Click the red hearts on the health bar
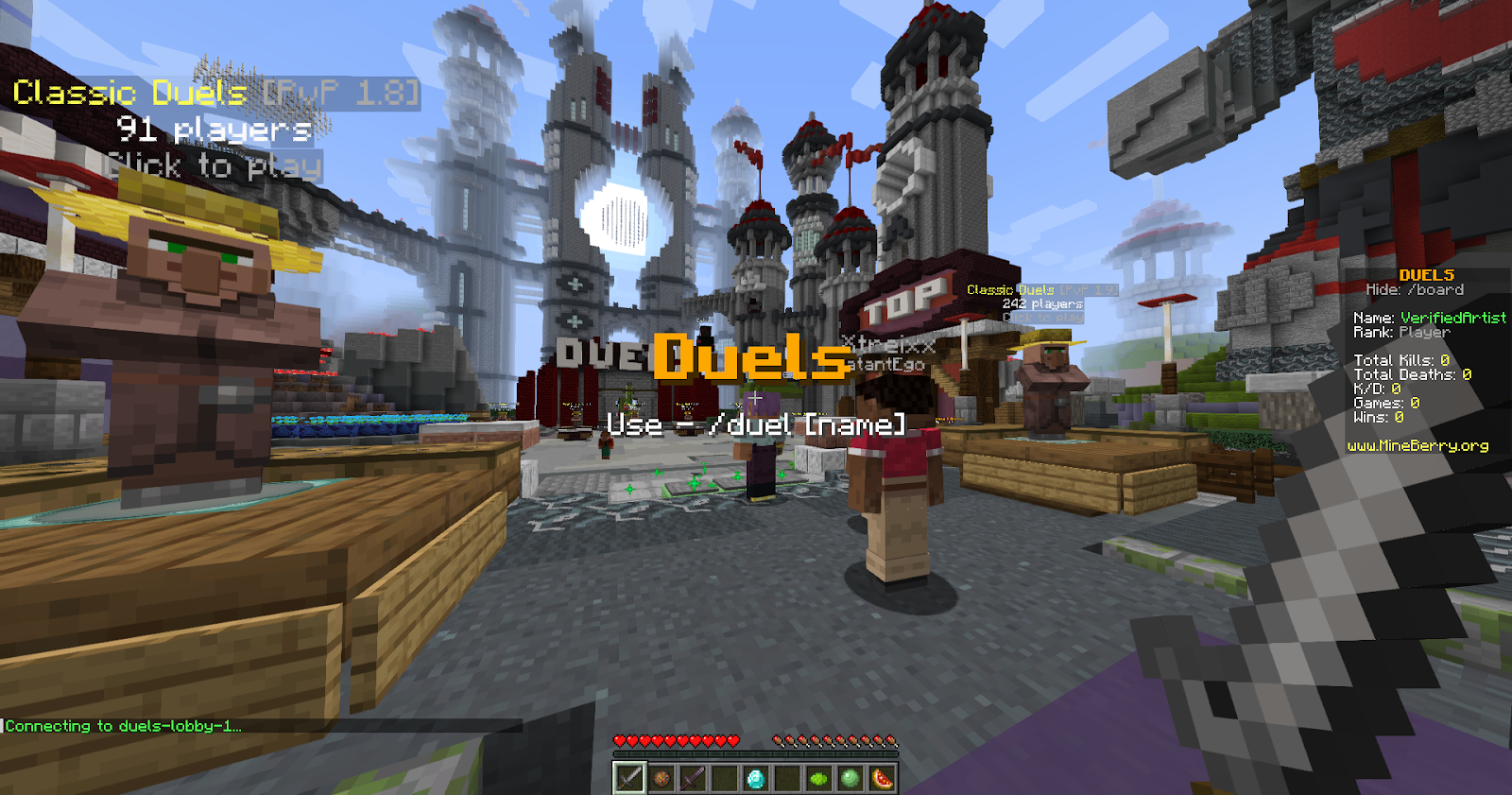This screenshot has height=795, width=1512. 676,739
